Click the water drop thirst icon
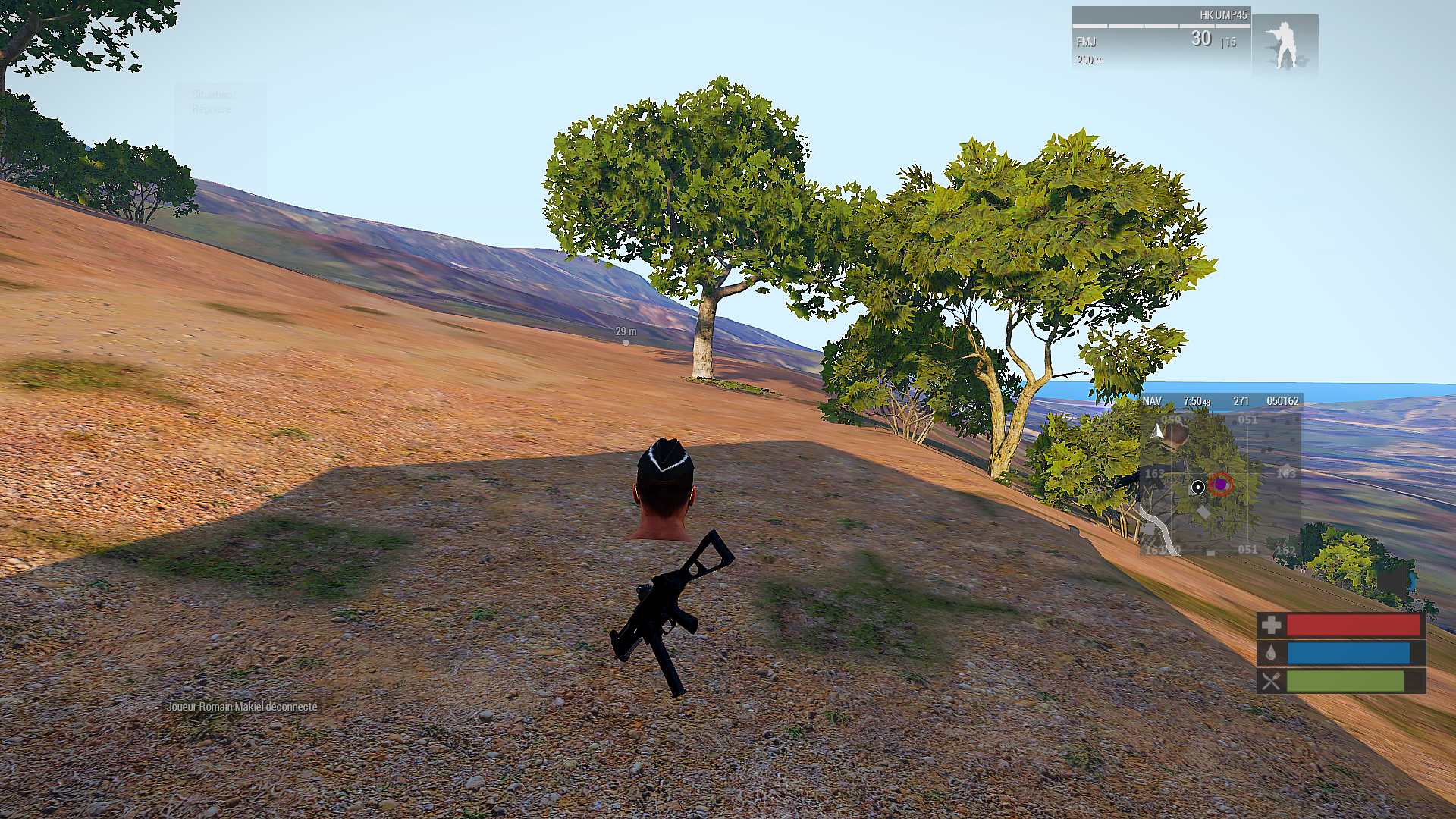The width and height of the screenshot is (1456, 819). [x=1272, y=653]
